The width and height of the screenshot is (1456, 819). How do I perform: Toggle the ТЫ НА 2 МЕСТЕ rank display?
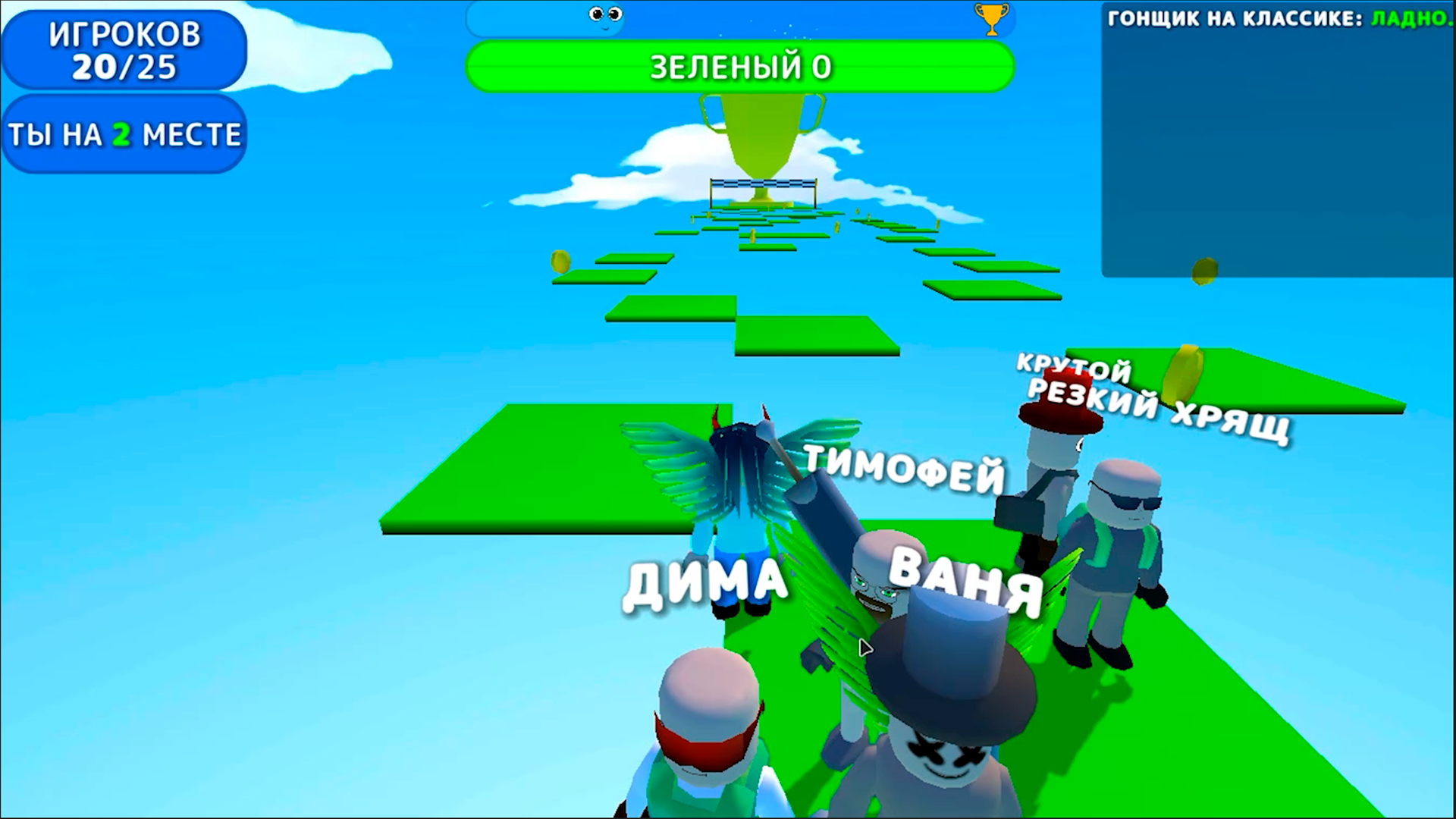125,133
